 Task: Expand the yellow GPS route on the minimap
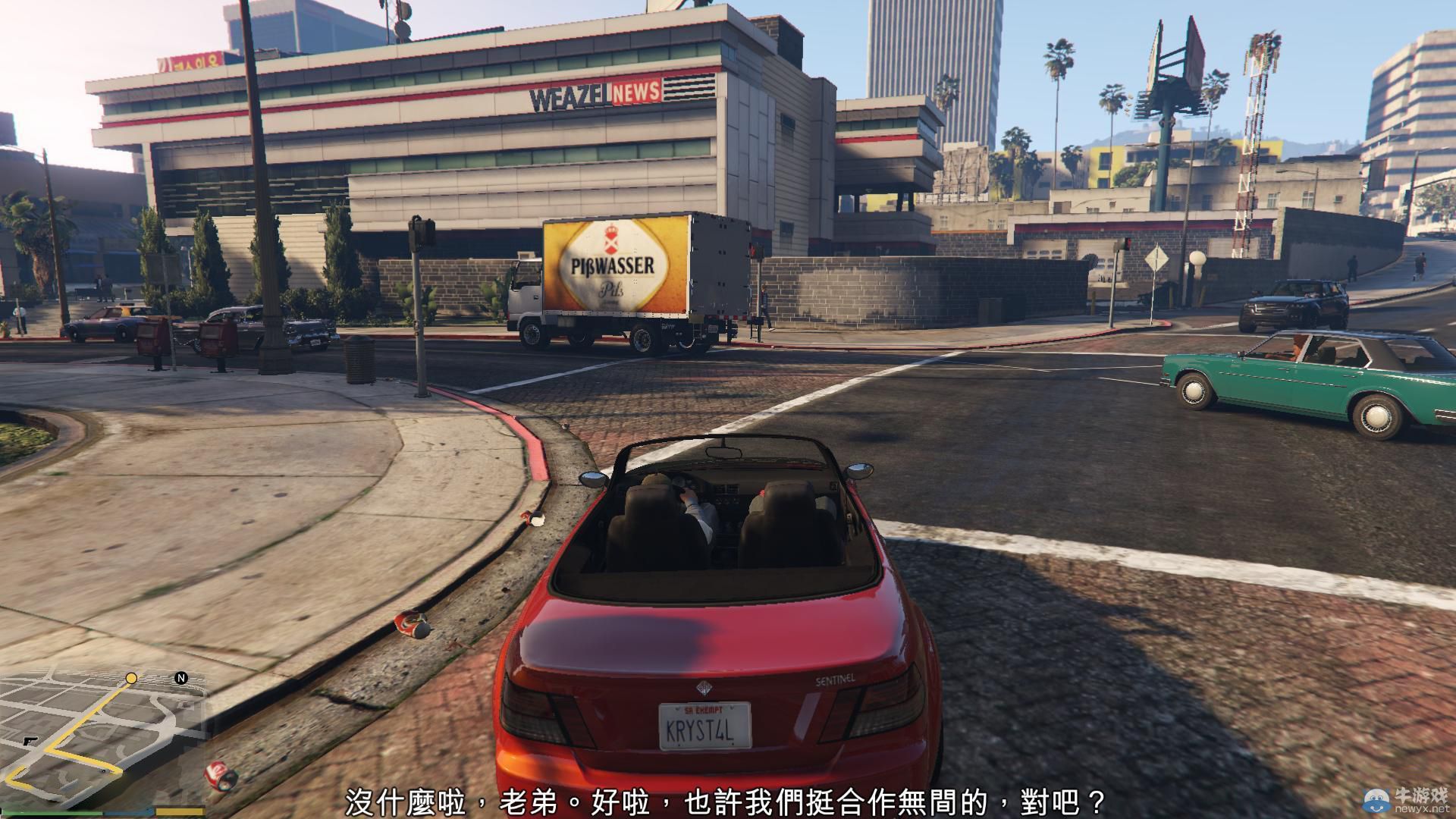[x=83, y=724]
